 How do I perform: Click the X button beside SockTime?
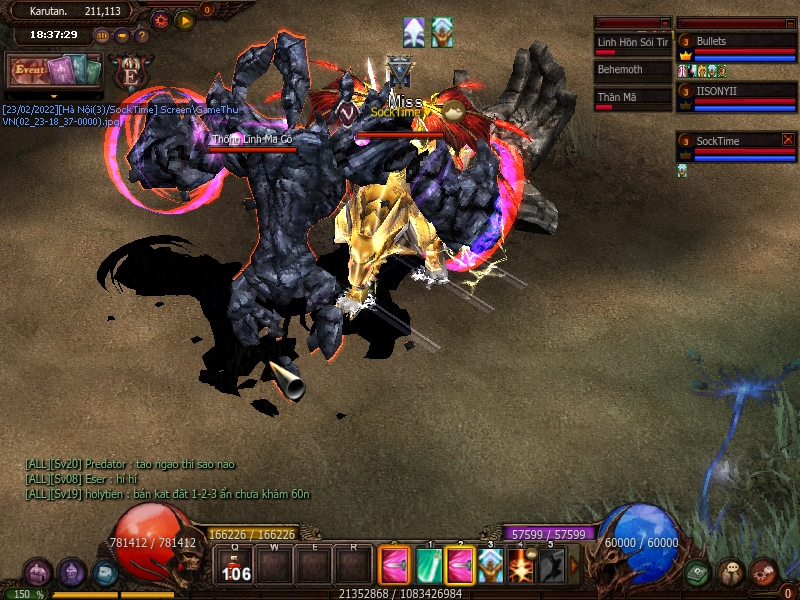pos(788,140)
